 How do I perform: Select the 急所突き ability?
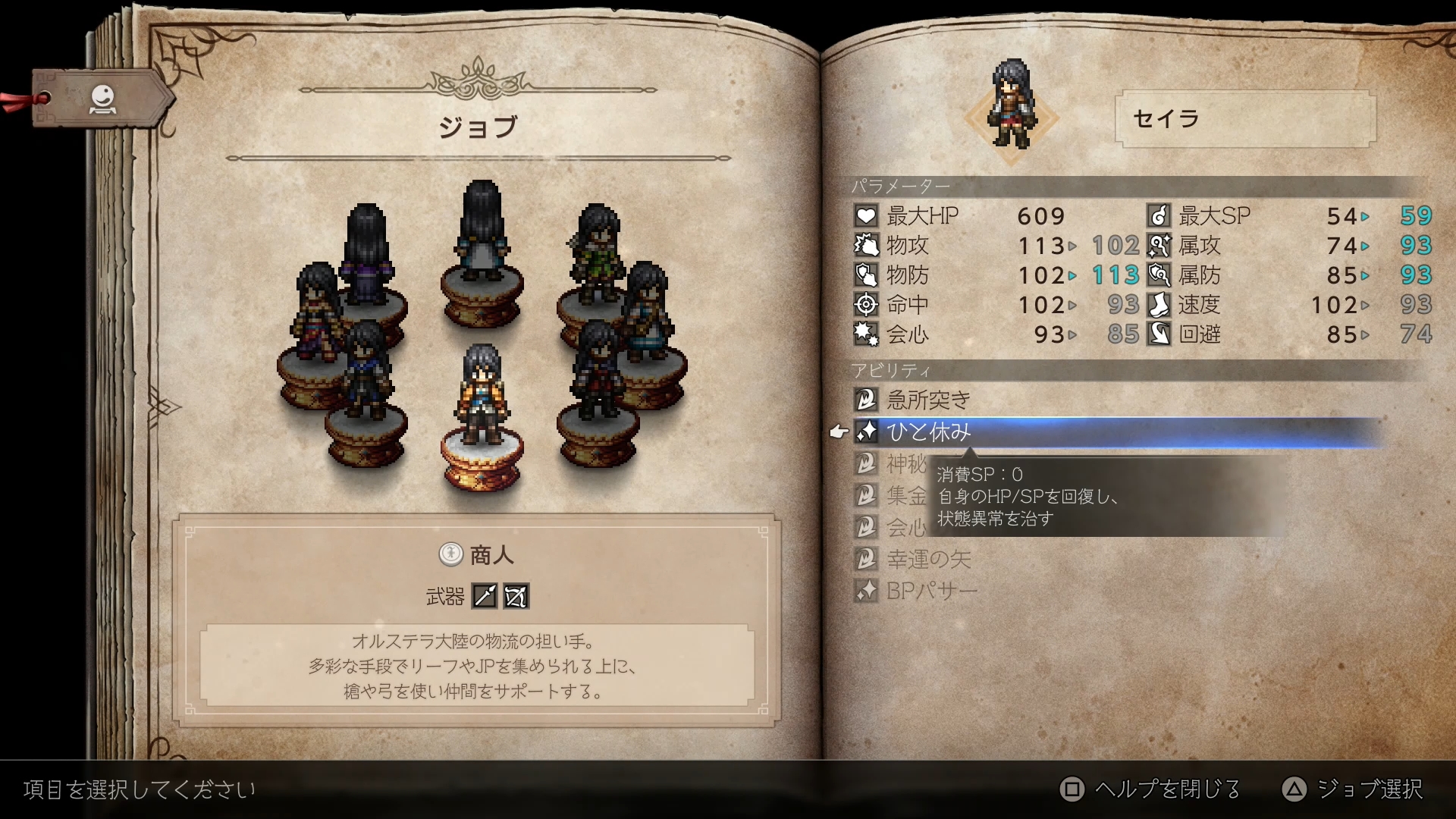tap(928, 400)
